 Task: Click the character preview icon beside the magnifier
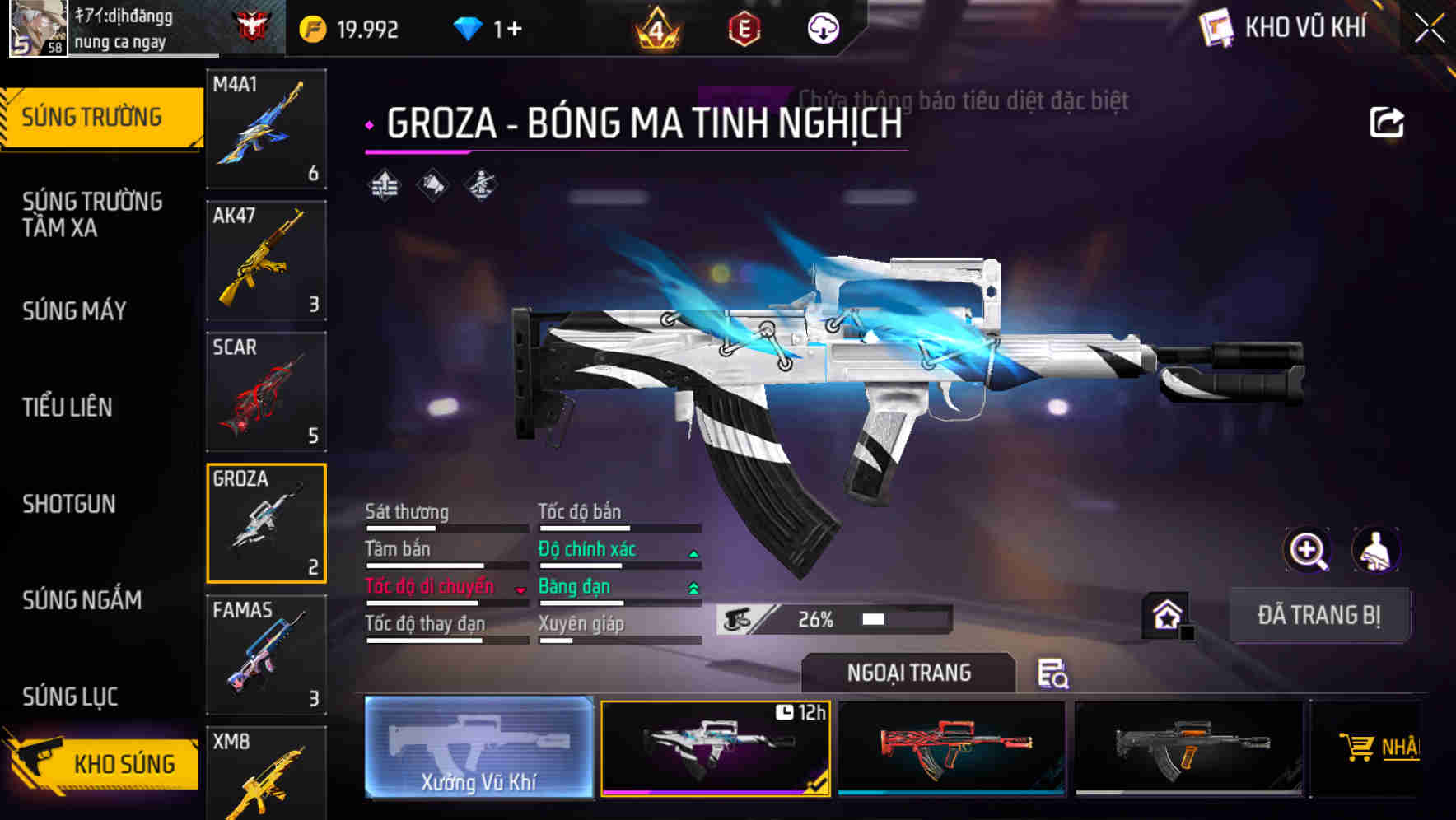tap(1375, 550)
